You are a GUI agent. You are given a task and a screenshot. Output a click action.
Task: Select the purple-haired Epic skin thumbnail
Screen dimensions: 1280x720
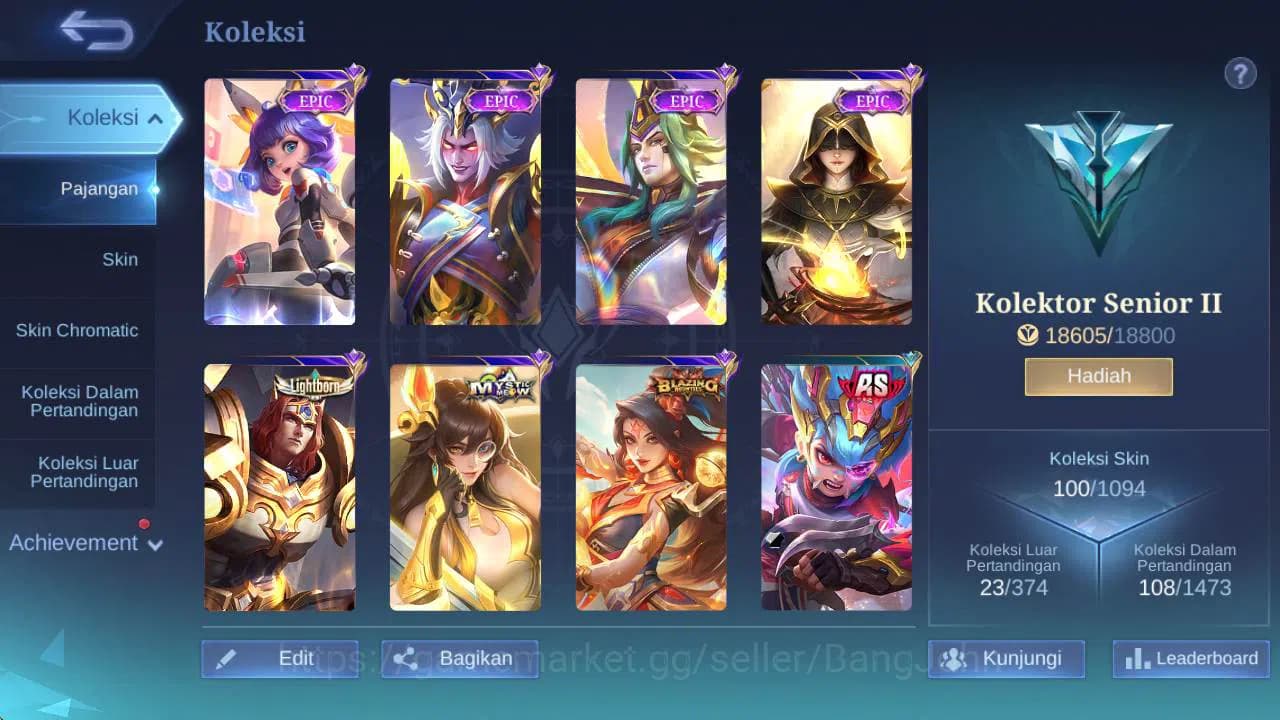pyautogui.click(x=280, y=200)
